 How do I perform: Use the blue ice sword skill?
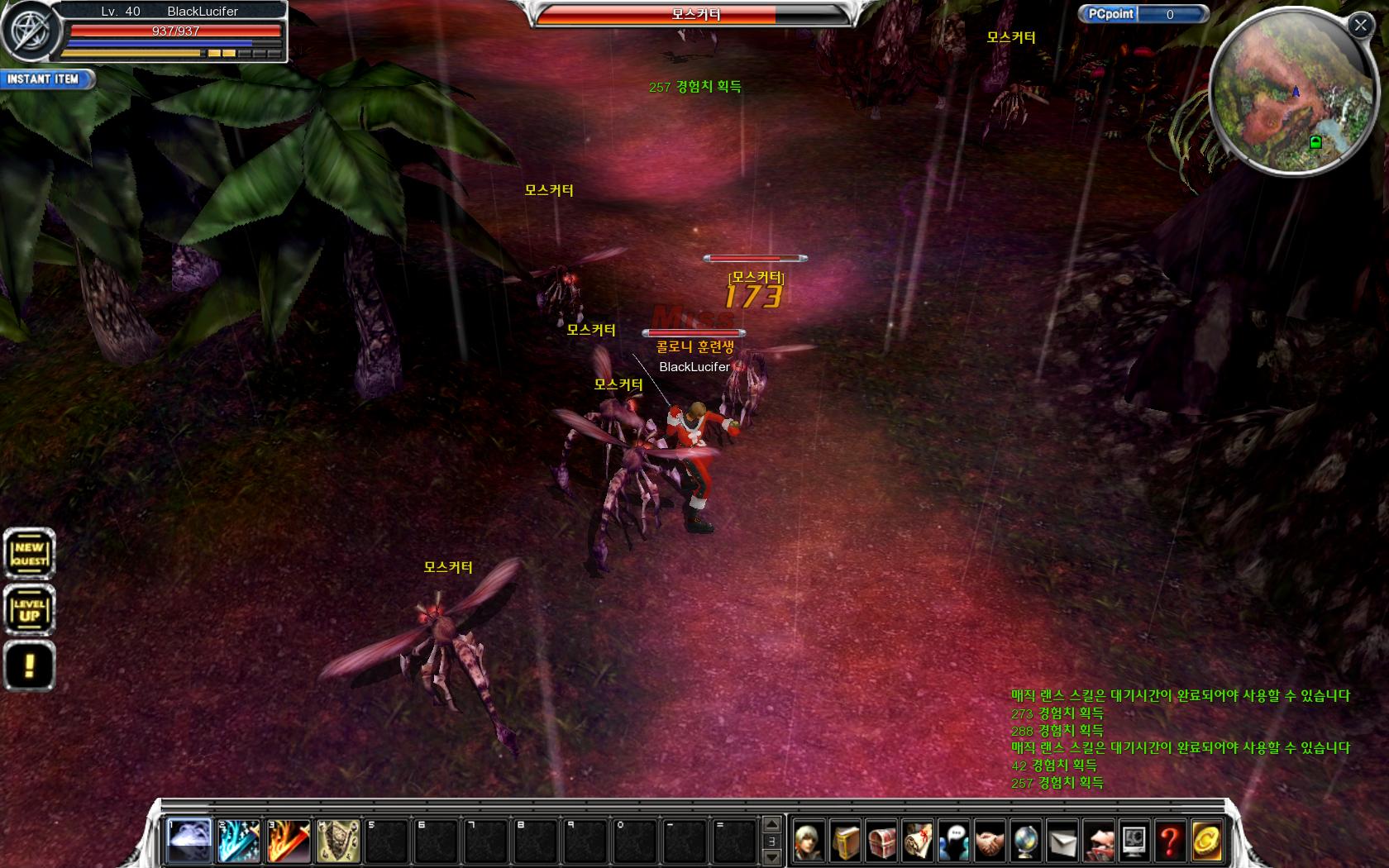pyautogui.click(x=239, y=840)
